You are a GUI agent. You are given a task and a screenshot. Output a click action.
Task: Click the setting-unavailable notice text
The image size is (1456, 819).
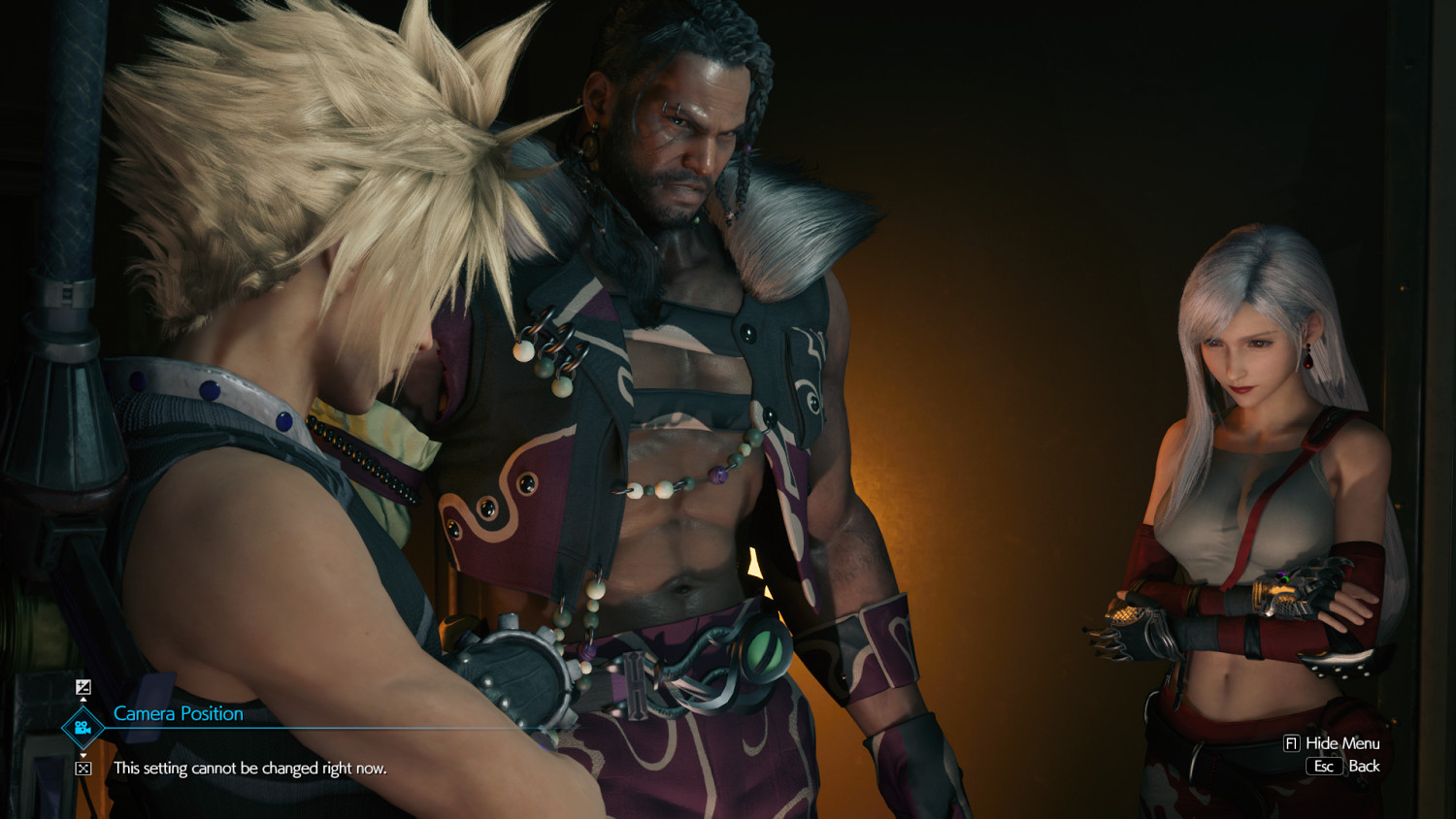(x=249, y=769)
